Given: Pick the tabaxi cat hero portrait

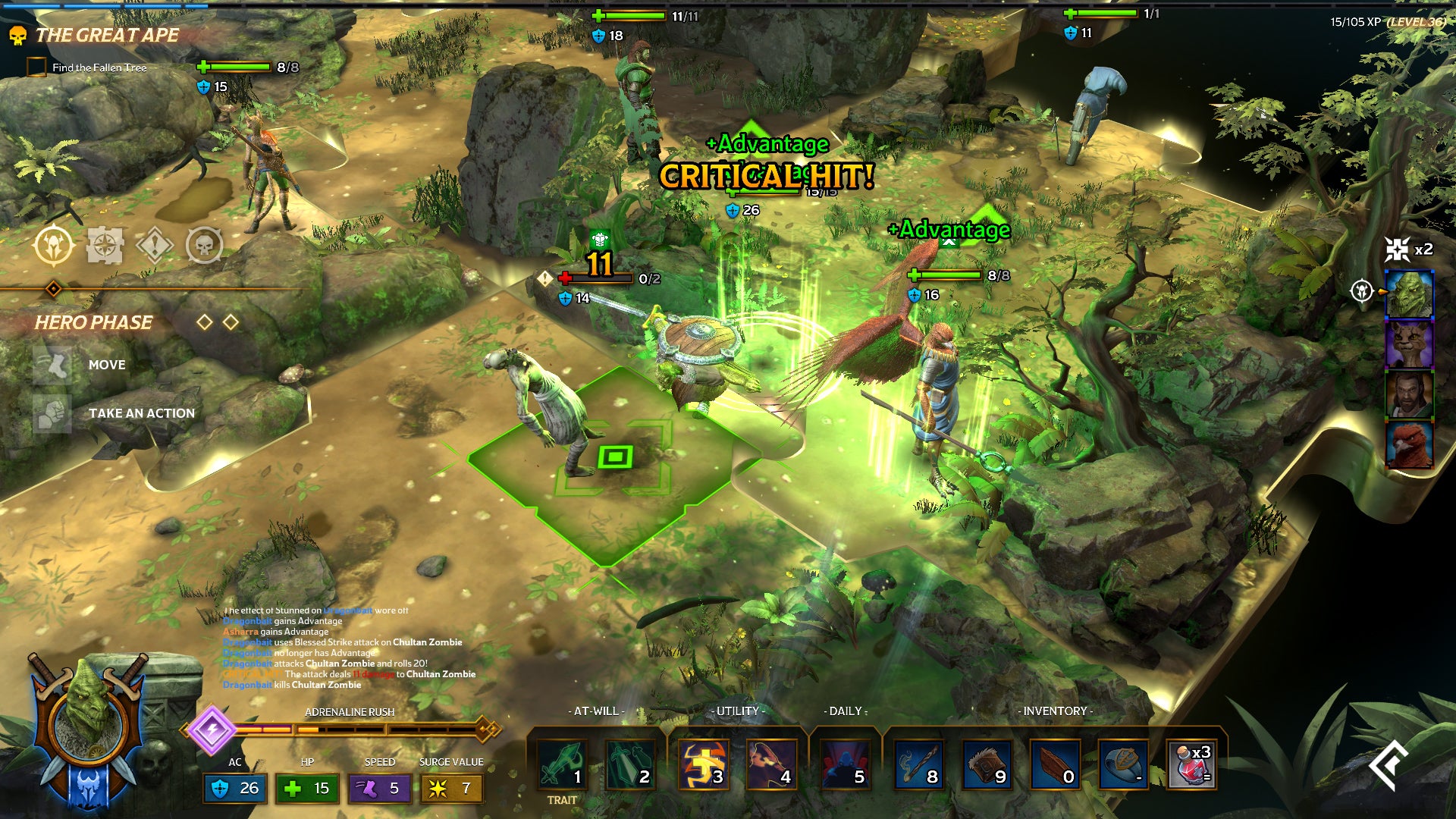Looking at the screenshot, I should click(x=1409, y=344).
